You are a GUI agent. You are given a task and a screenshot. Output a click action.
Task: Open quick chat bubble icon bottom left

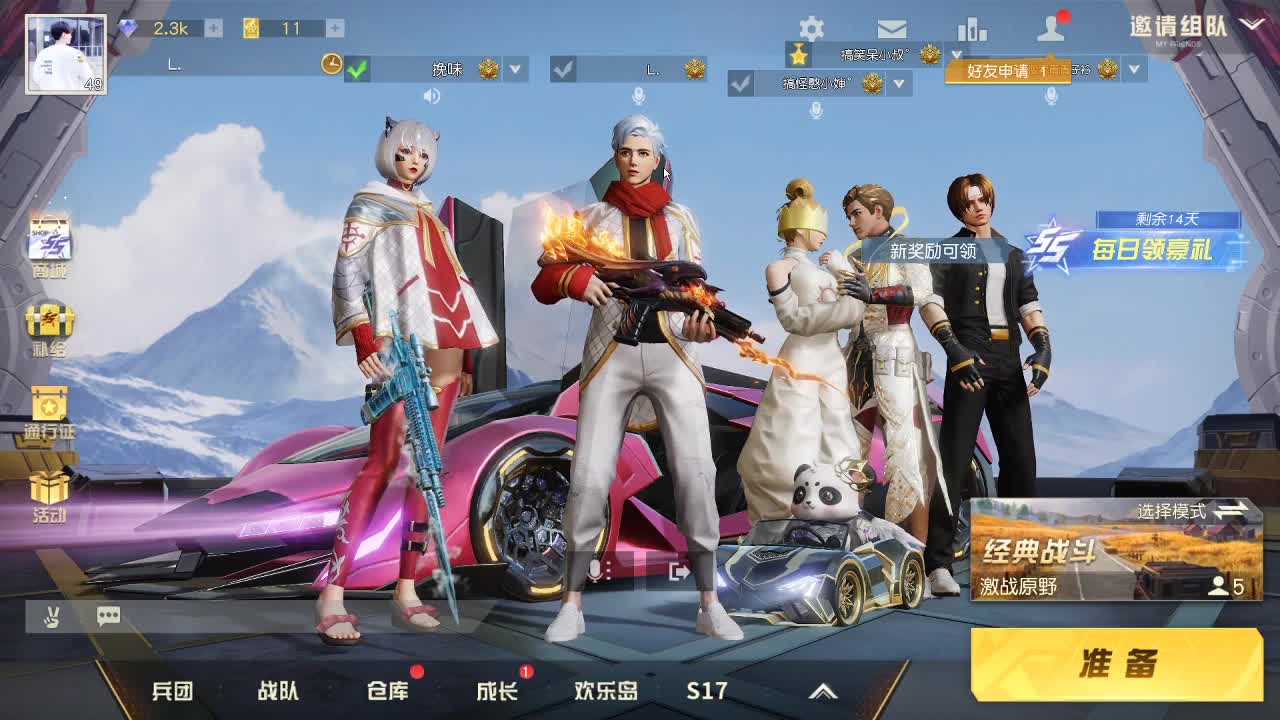click(x=108, y=616)
